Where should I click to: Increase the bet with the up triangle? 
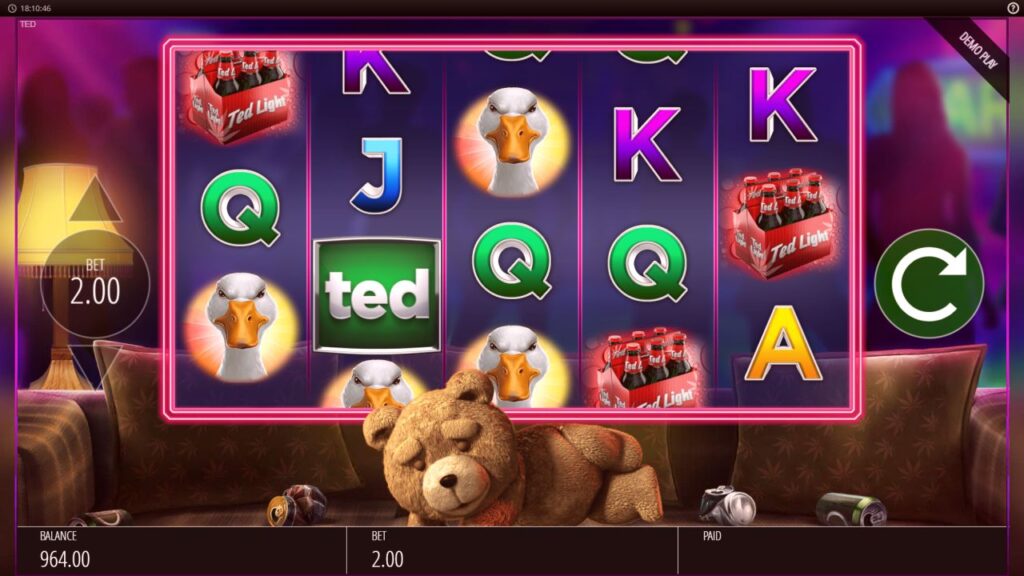95,200
